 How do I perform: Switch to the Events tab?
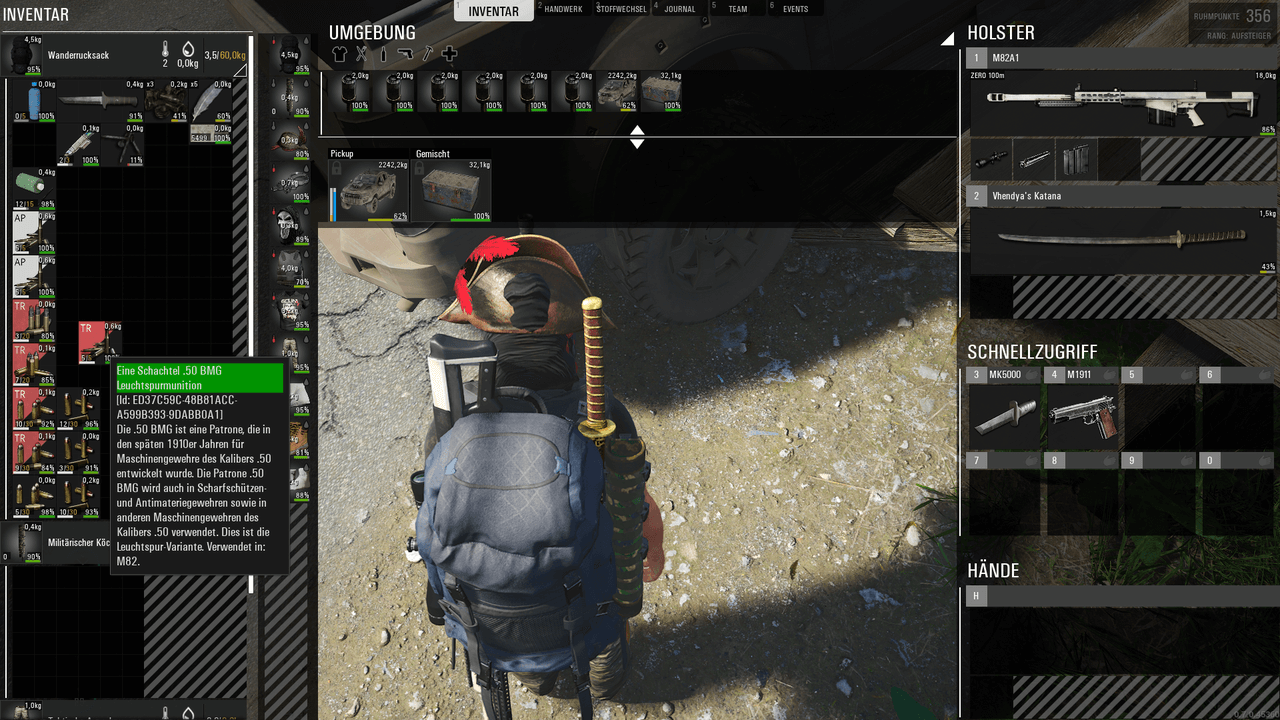point(795,9)
